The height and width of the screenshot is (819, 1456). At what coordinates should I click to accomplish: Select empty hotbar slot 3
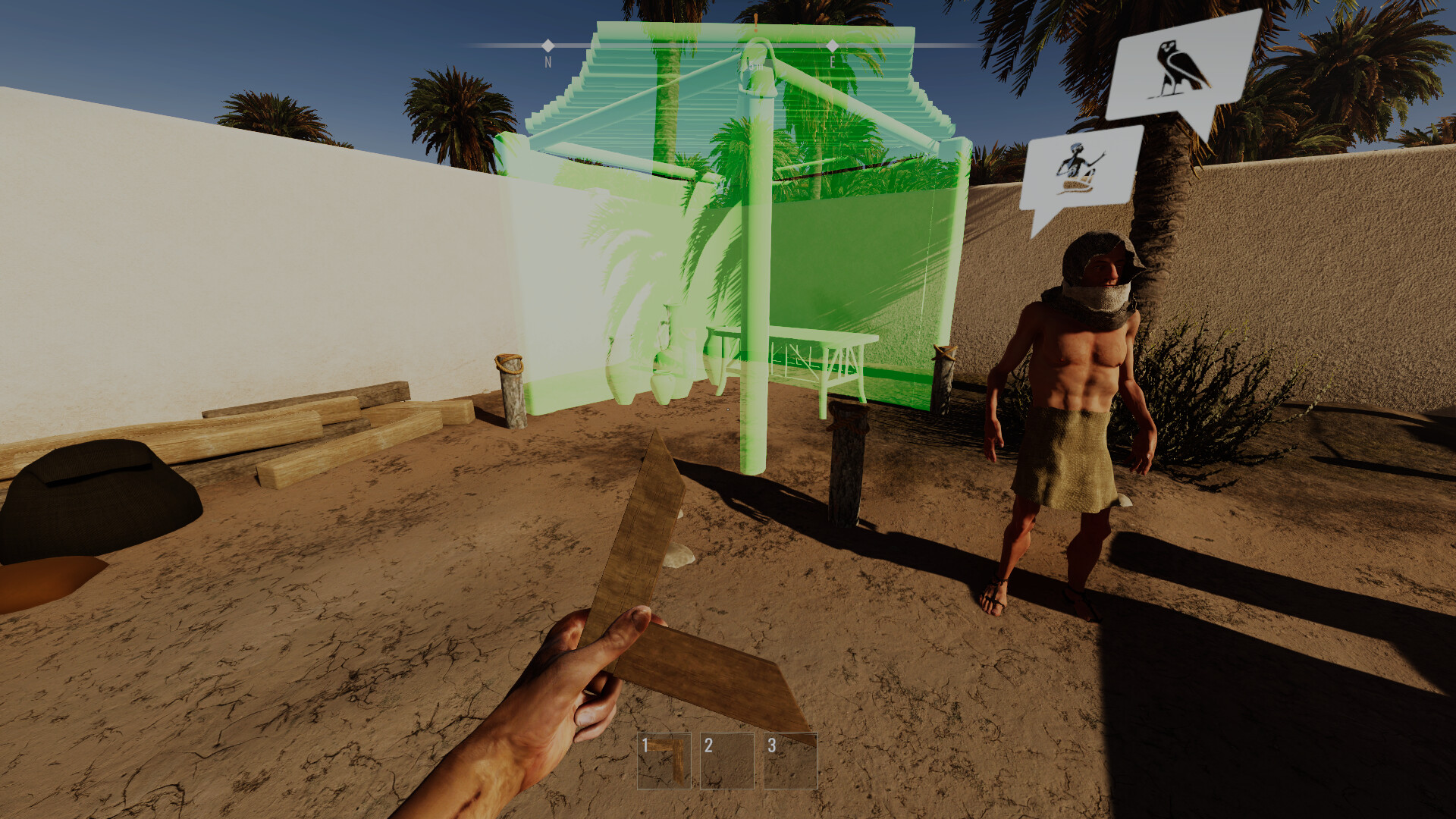(791, 761)
